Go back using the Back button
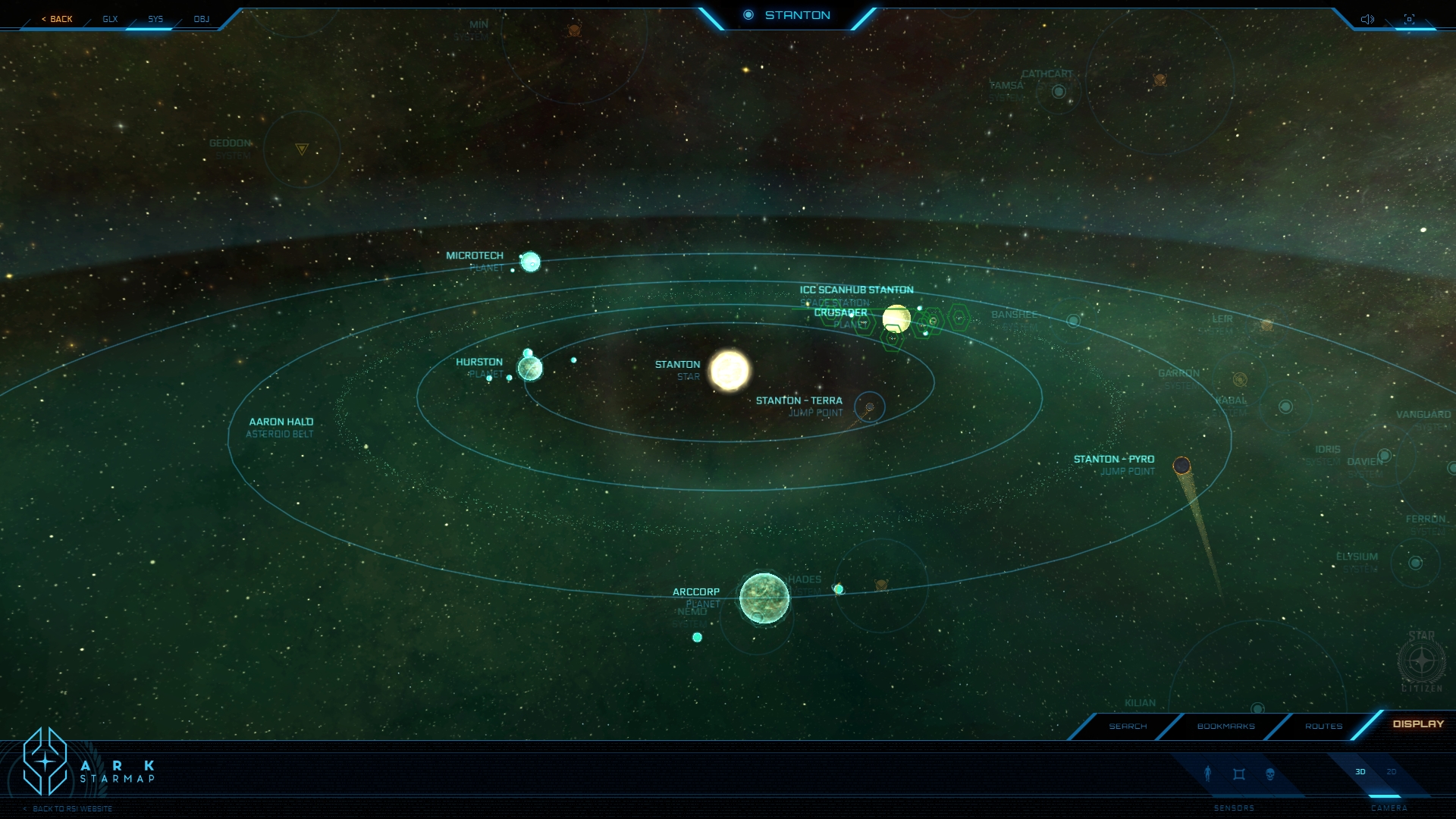 (x=58, y=19)
